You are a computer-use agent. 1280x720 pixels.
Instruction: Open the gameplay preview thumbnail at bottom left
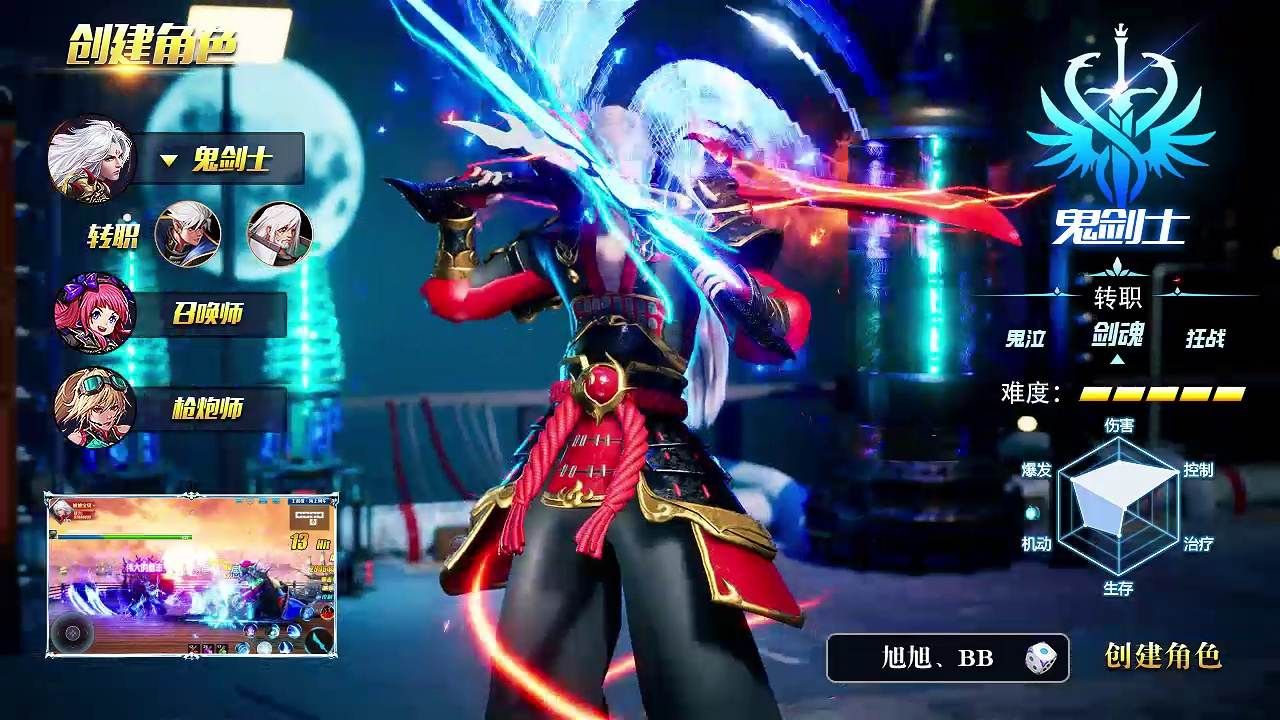(x=190, y=575)
